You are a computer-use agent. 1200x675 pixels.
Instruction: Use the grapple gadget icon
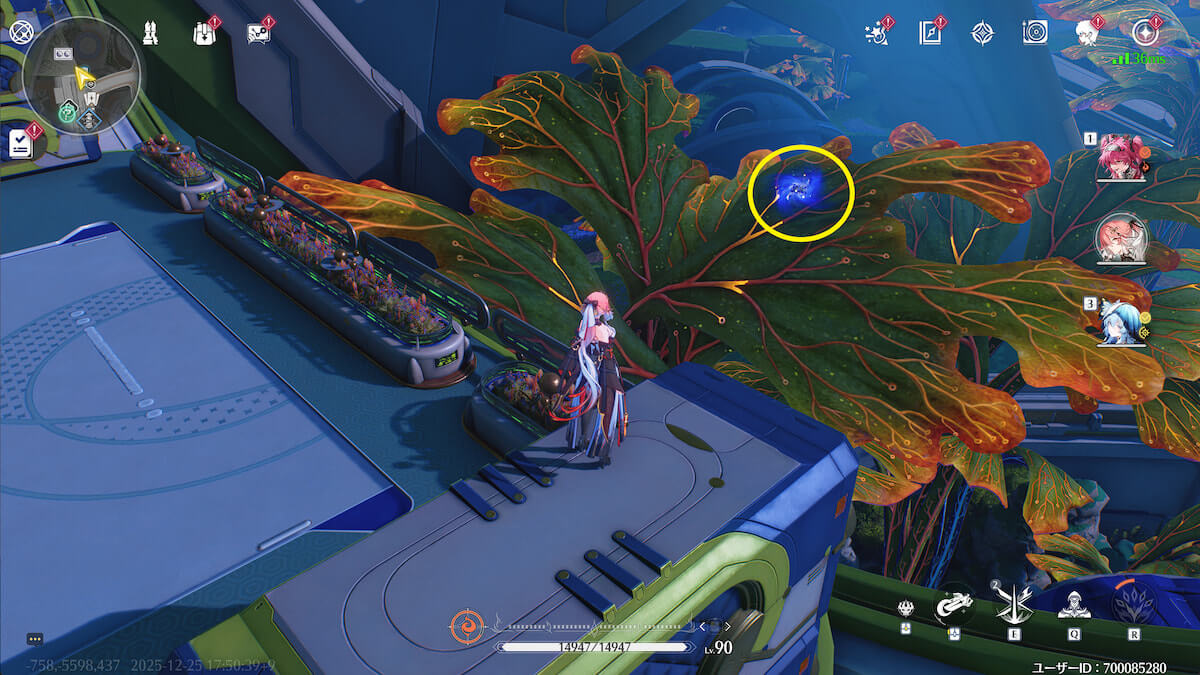point(954,604)
